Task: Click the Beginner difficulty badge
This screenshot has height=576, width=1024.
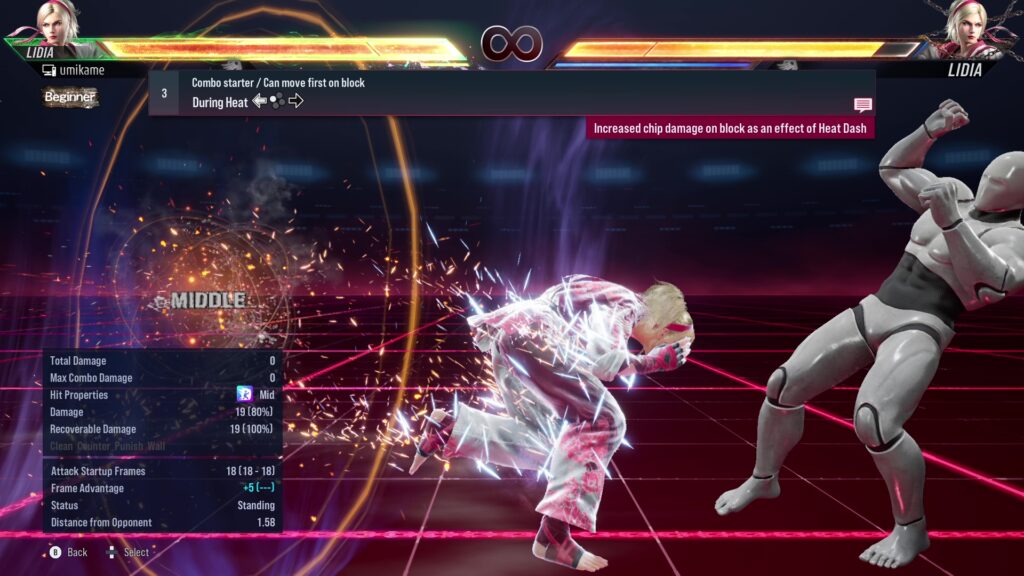Action: [70, 97]
